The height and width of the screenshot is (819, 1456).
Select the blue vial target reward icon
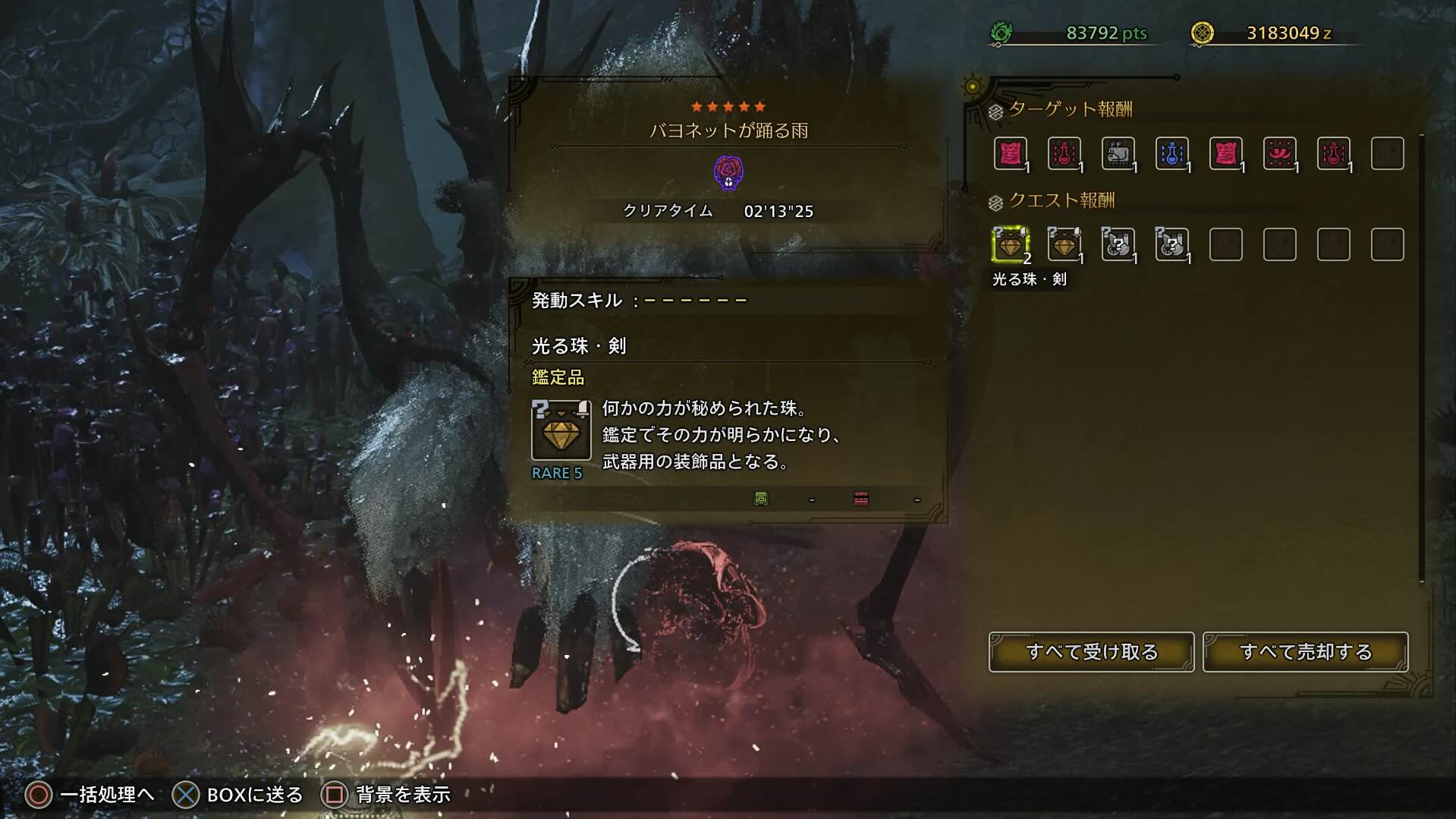(x=1173, y=153)
